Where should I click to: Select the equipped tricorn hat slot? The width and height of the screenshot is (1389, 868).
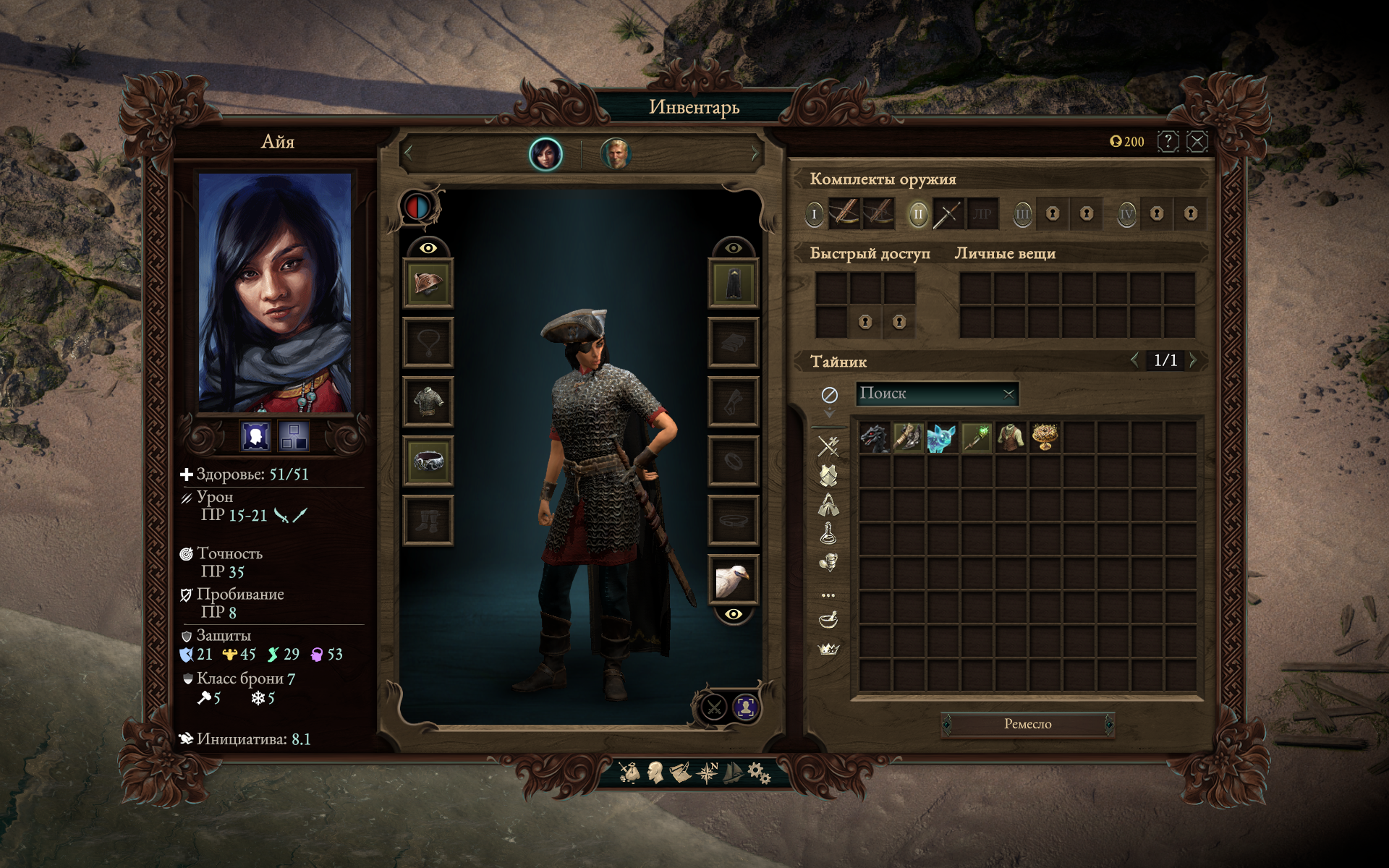coord(428,283)
